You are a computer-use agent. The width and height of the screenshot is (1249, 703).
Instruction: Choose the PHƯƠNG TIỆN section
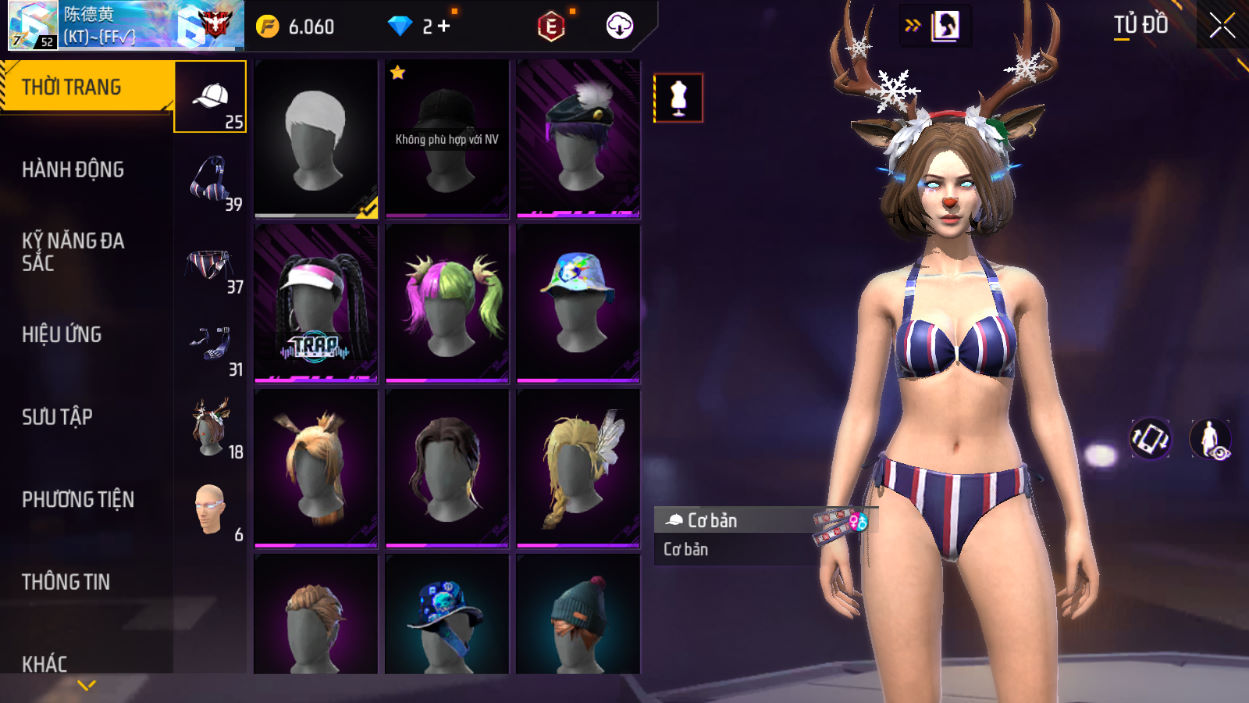78,500
